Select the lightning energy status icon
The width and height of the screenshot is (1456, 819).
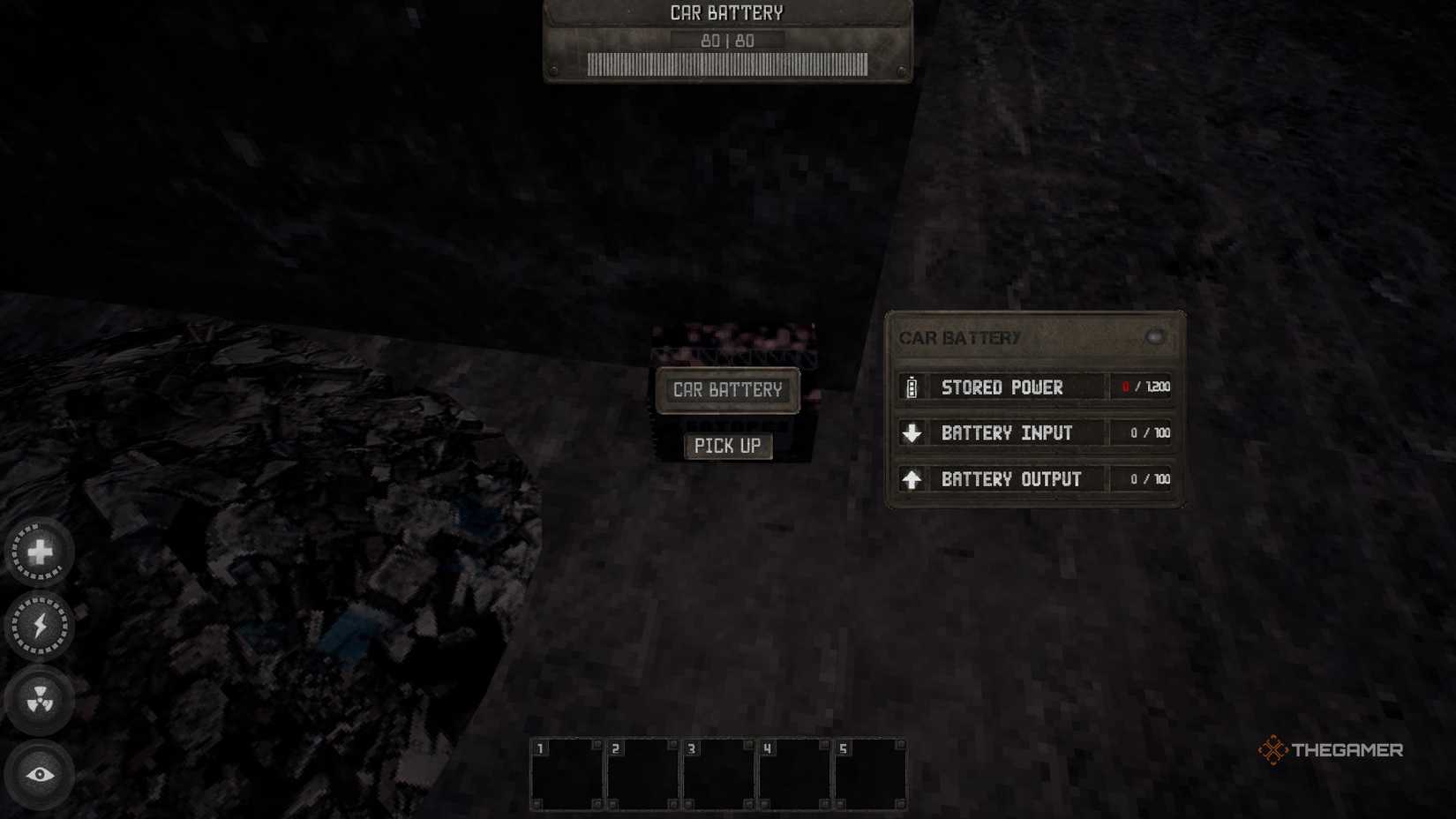pos(40,627)
